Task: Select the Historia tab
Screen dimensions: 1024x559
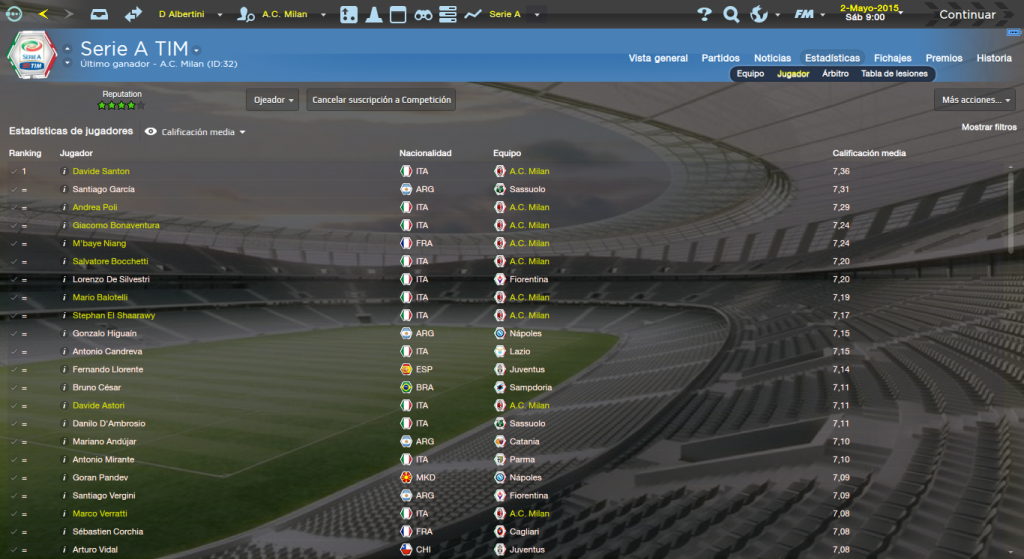Action: tap(994, 58)
